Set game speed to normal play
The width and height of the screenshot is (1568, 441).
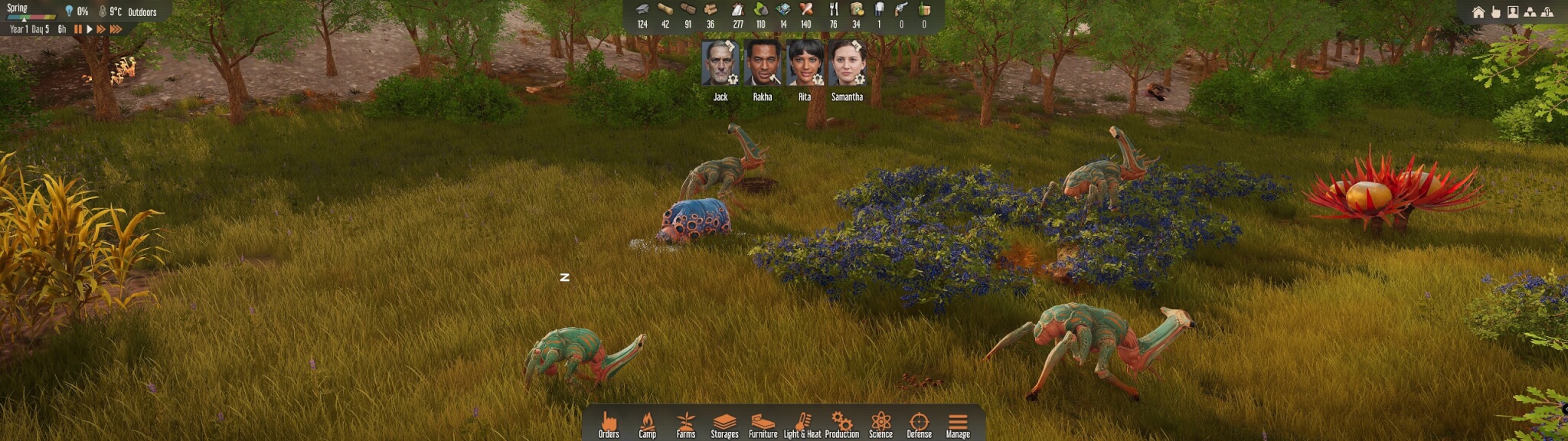[x=90, y=29]
